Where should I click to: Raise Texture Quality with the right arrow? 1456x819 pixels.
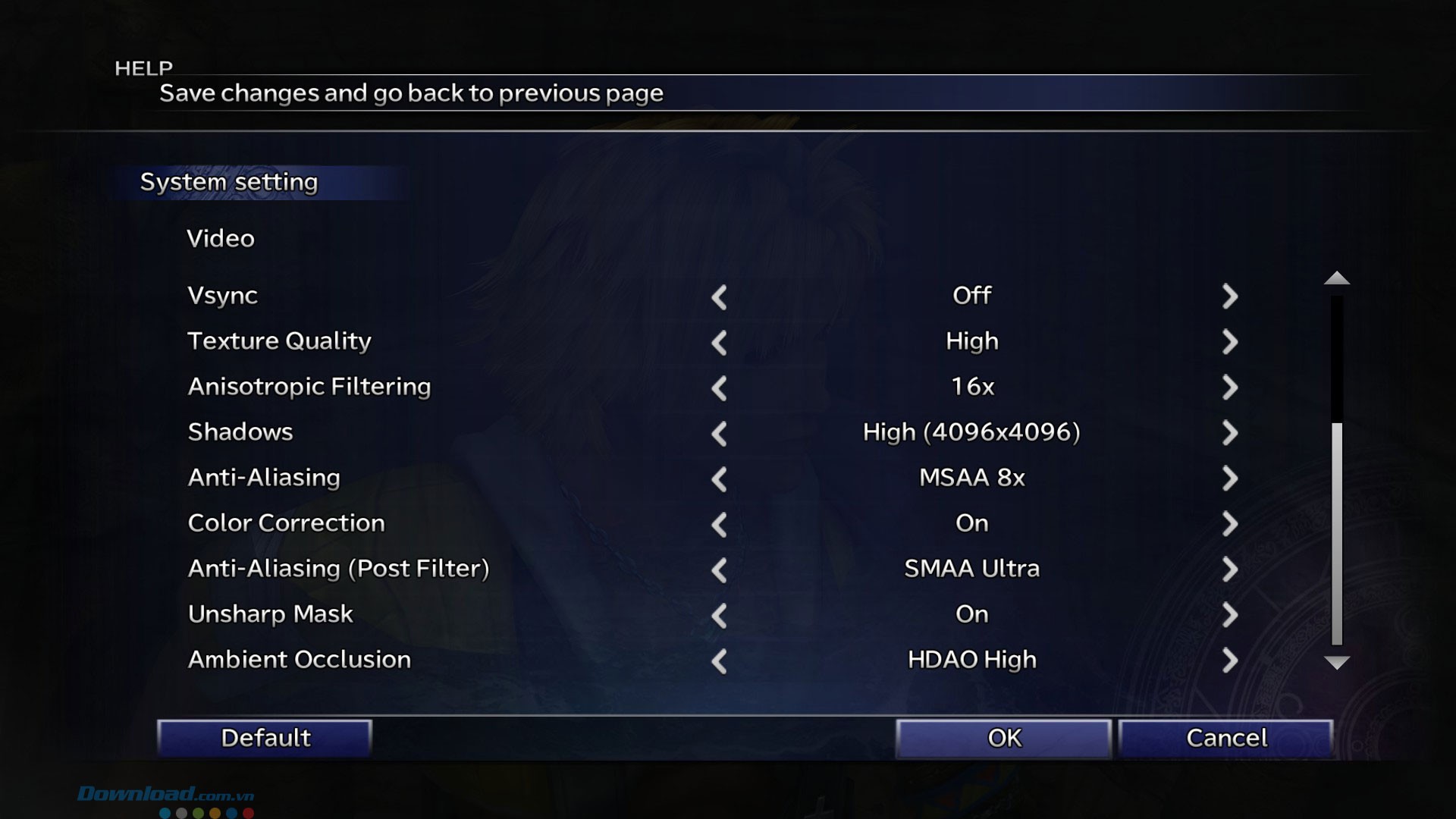pyautogui.click(x=1229, y=342)
